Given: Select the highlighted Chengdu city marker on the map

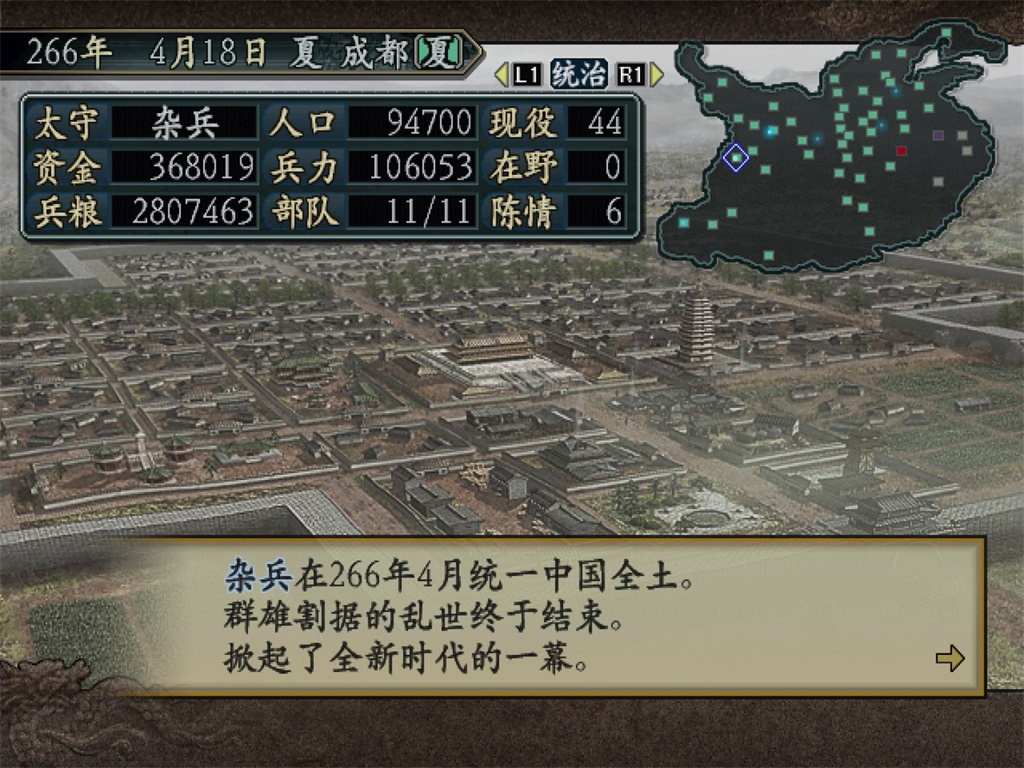Looking at the screenshot, I should [x=736, y=157].
